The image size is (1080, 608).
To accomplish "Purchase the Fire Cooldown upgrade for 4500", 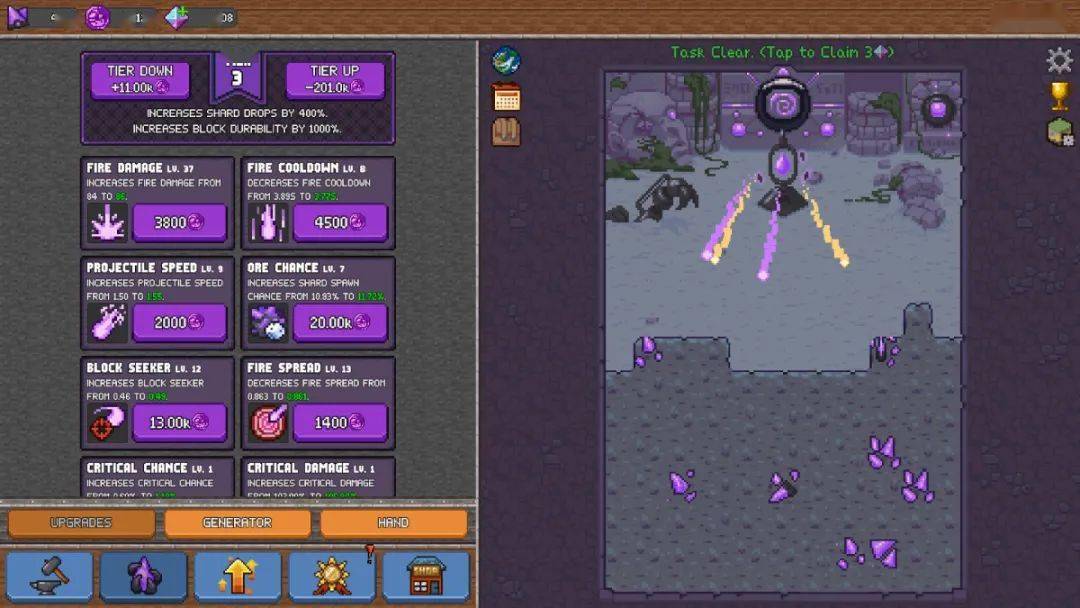I will 340,223.
